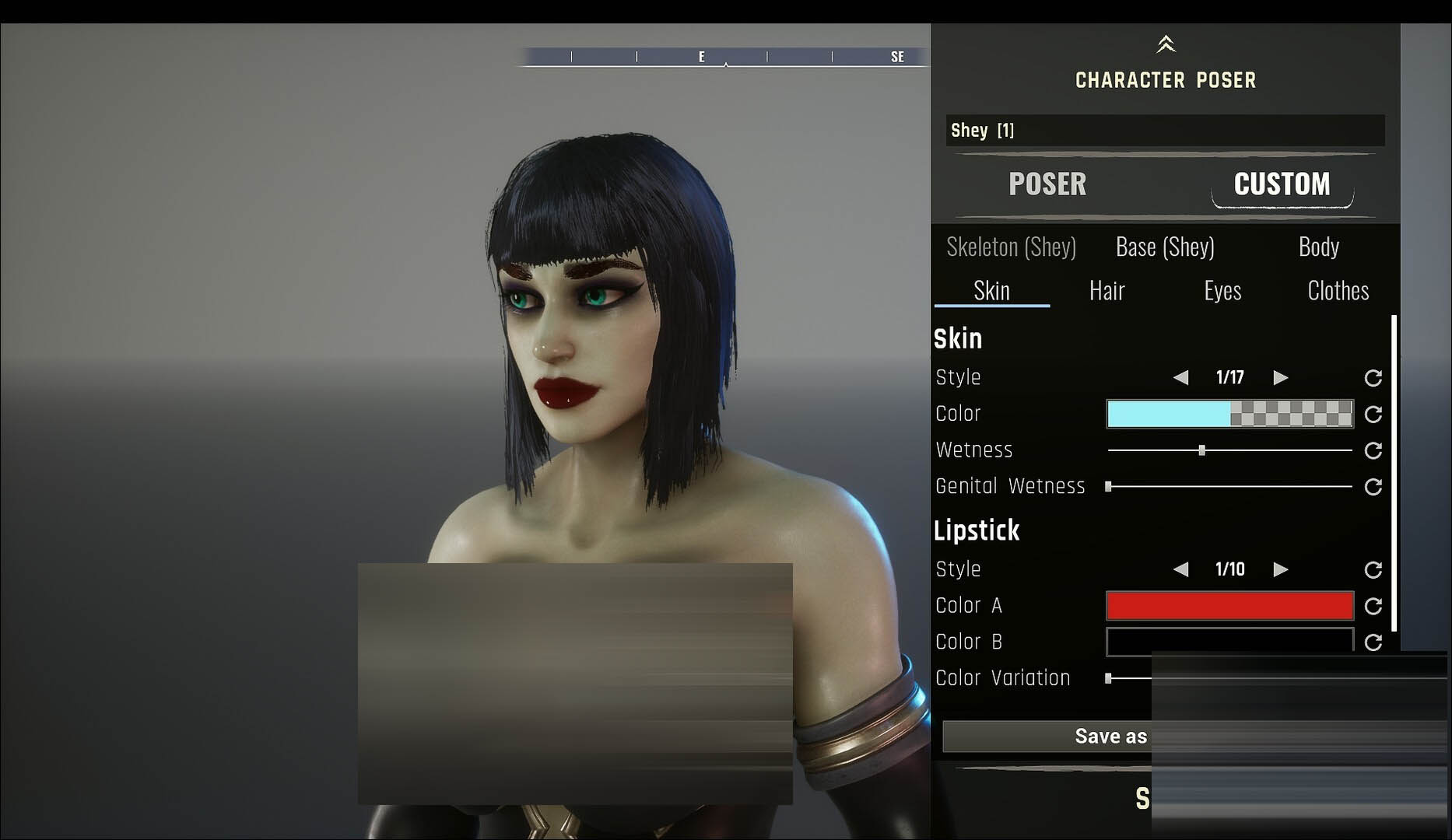Choose the next skin style
1452x840 pixels.
click(x=1280, y=378)
